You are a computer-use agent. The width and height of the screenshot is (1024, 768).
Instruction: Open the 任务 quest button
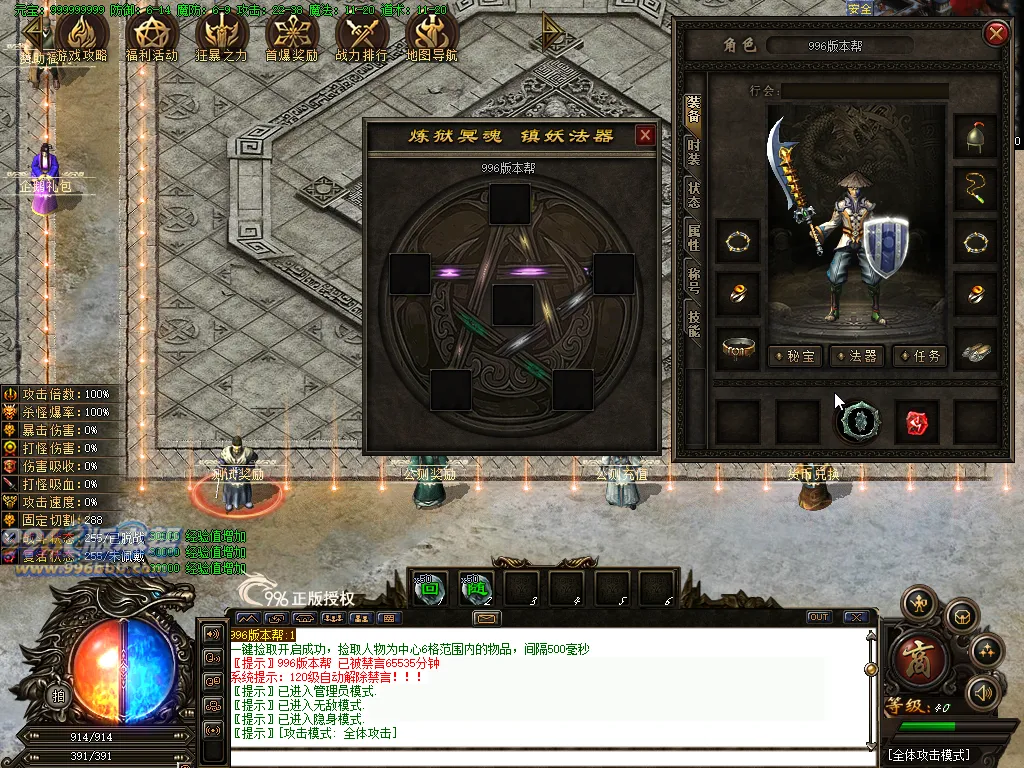pyautogui.click(x=920, y=355)
